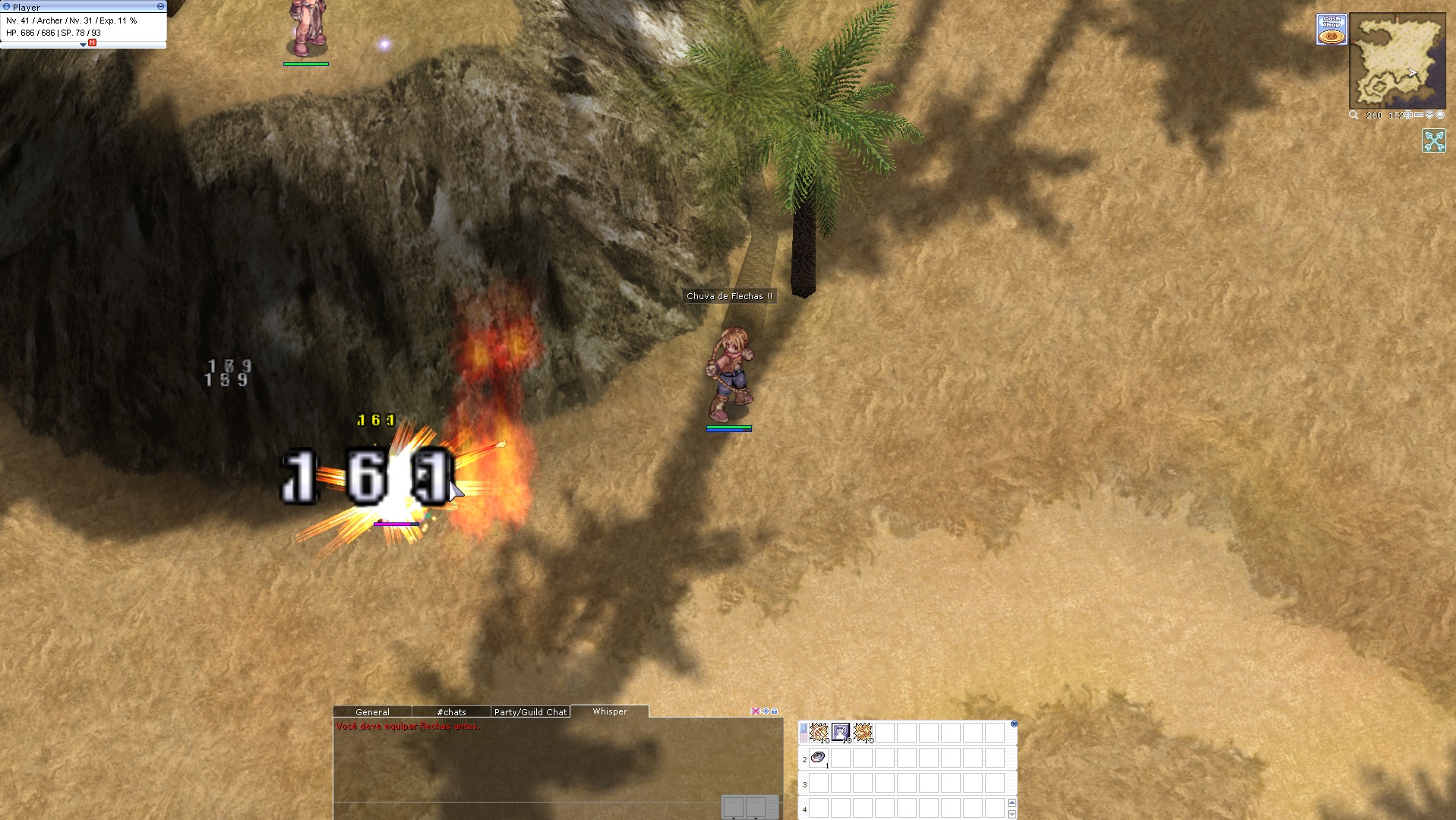Use the arrow burst skill in third slot

tap(863, 733)
